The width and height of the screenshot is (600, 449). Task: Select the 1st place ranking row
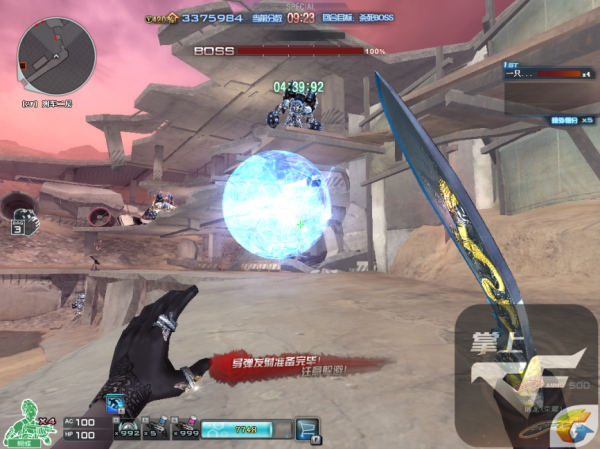pyautogui.click(x=548, y=72)
